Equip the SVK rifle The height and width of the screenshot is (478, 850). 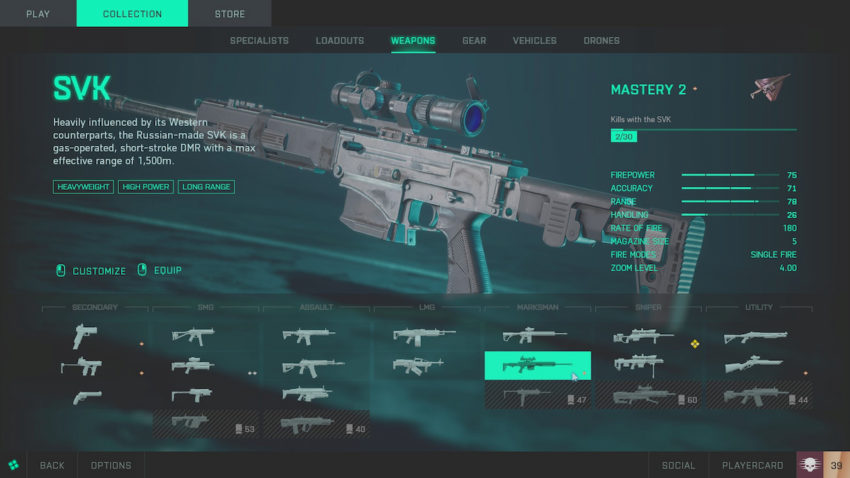[167, 271]
